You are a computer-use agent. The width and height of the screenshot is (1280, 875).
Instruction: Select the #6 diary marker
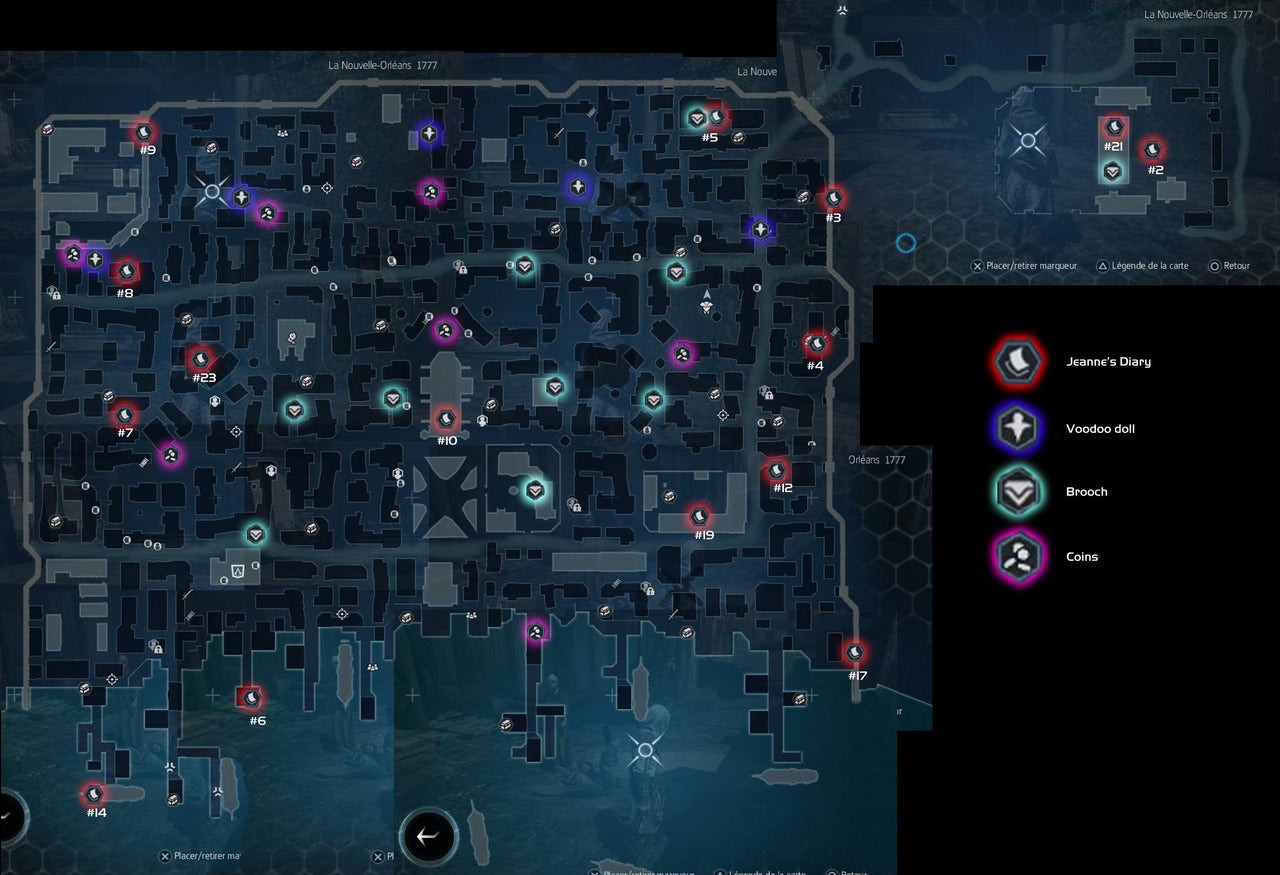pyautogui.click(x=251, y=698)
